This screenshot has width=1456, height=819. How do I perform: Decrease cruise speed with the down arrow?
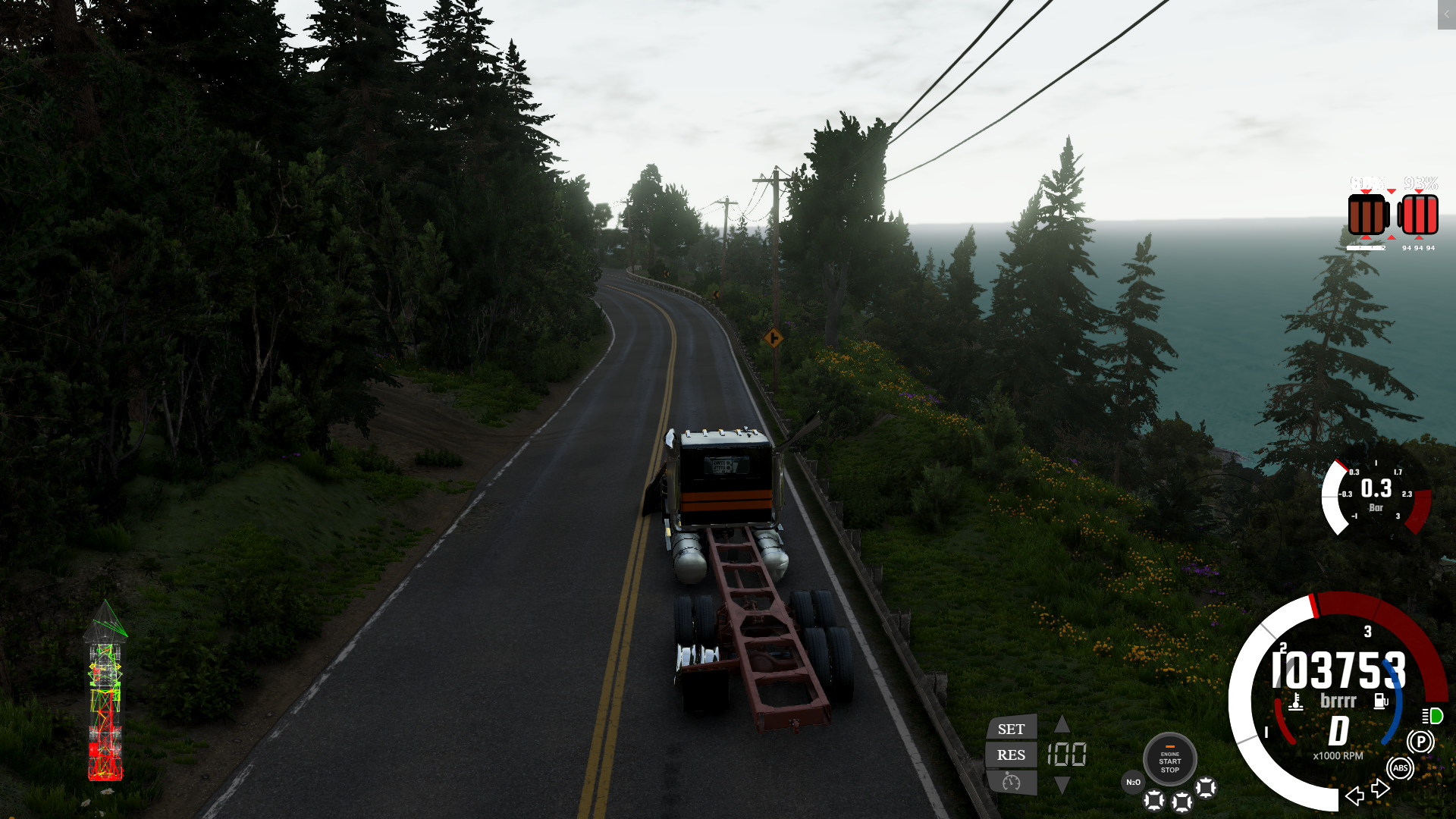1062,786
